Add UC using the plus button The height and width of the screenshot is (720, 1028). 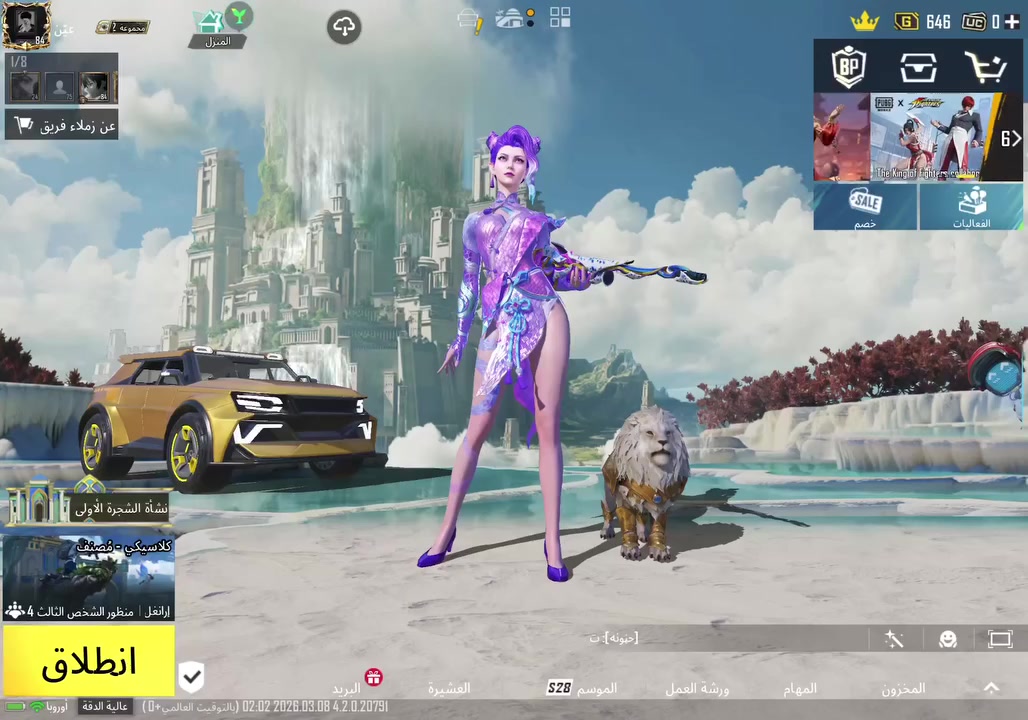1013,21
